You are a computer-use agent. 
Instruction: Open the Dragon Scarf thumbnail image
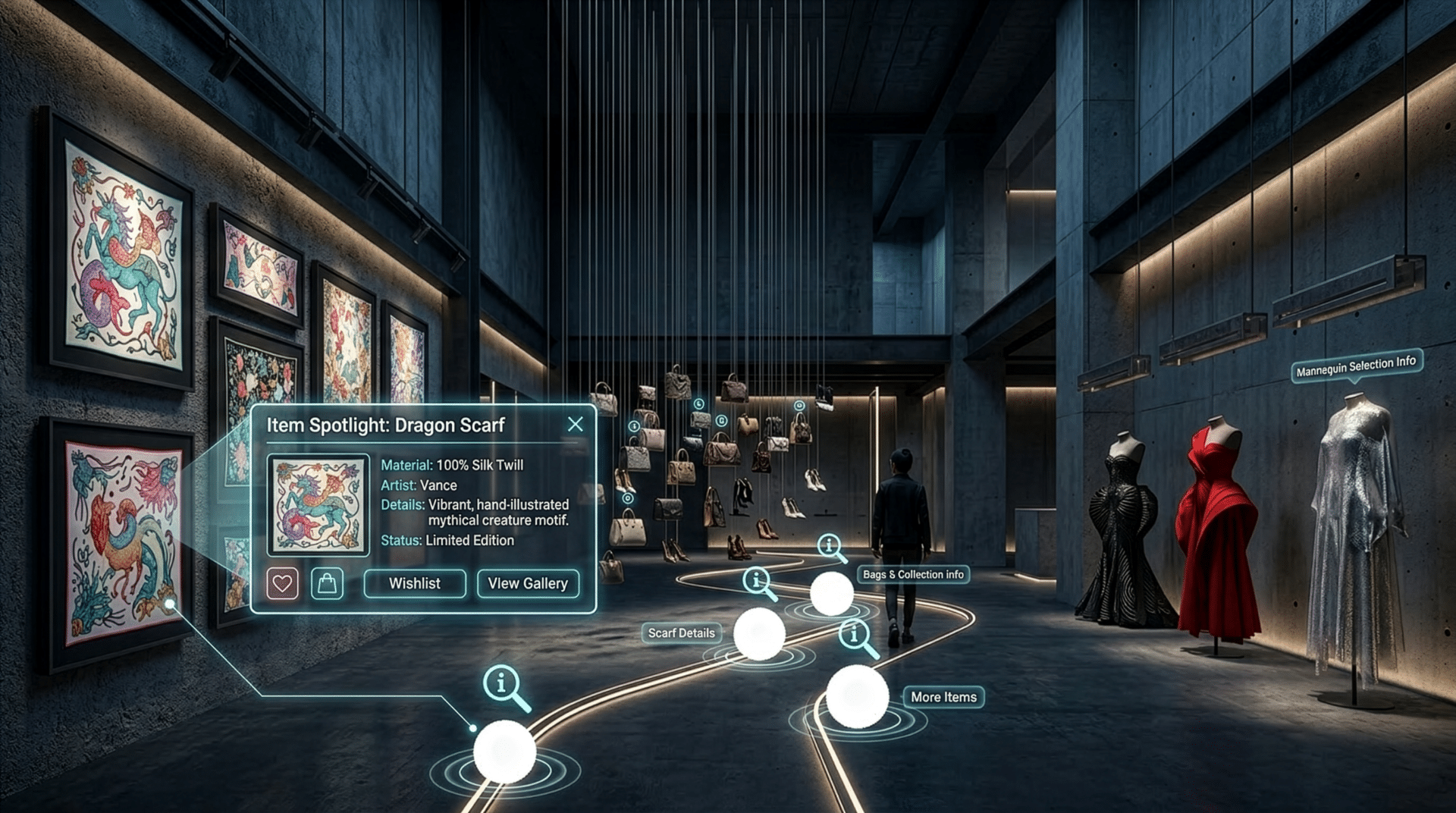click(318, 504)
